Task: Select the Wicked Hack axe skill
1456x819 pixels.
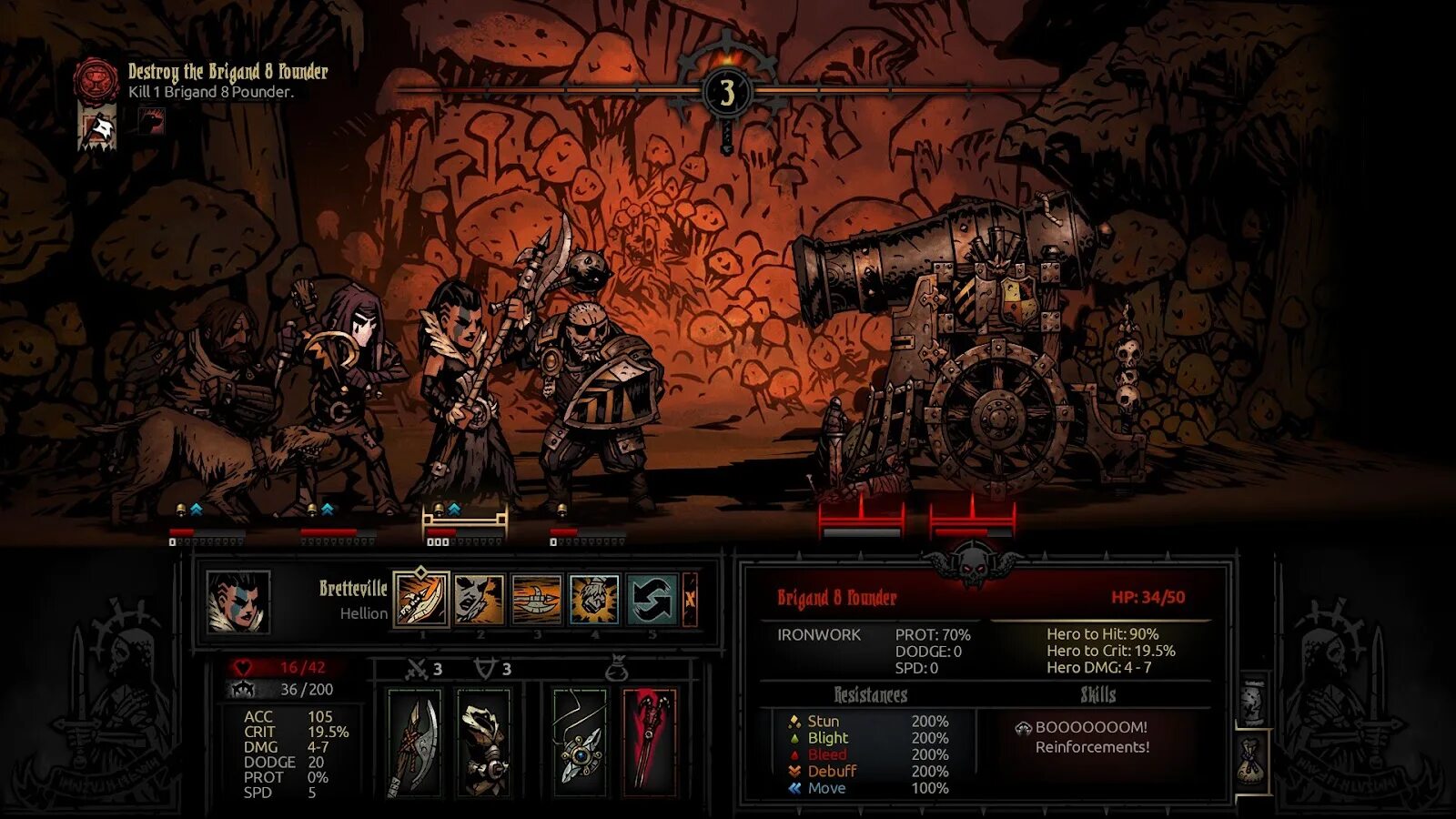Action: [x=420, y=599]
